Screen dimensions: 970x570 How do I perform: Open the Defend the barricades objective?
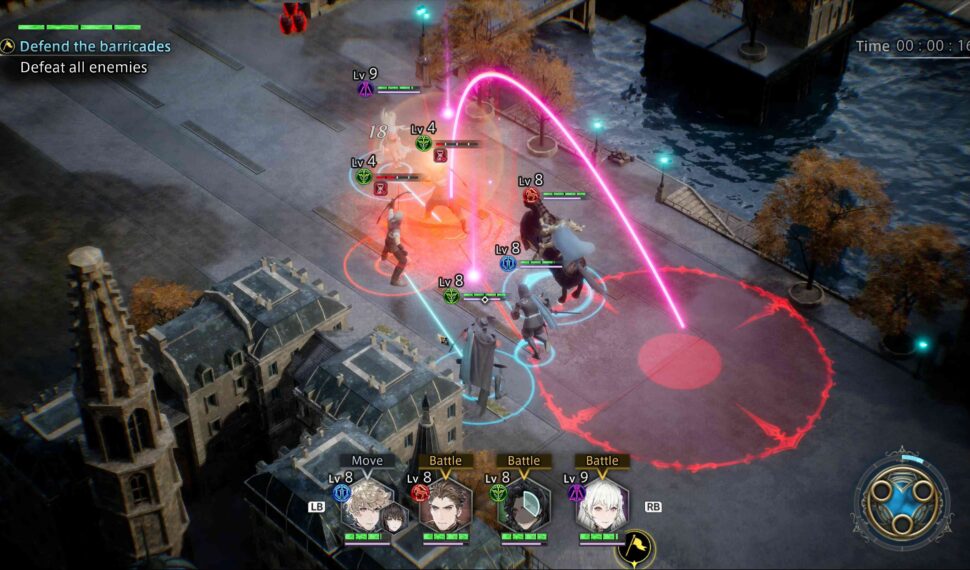coord(94,46)
